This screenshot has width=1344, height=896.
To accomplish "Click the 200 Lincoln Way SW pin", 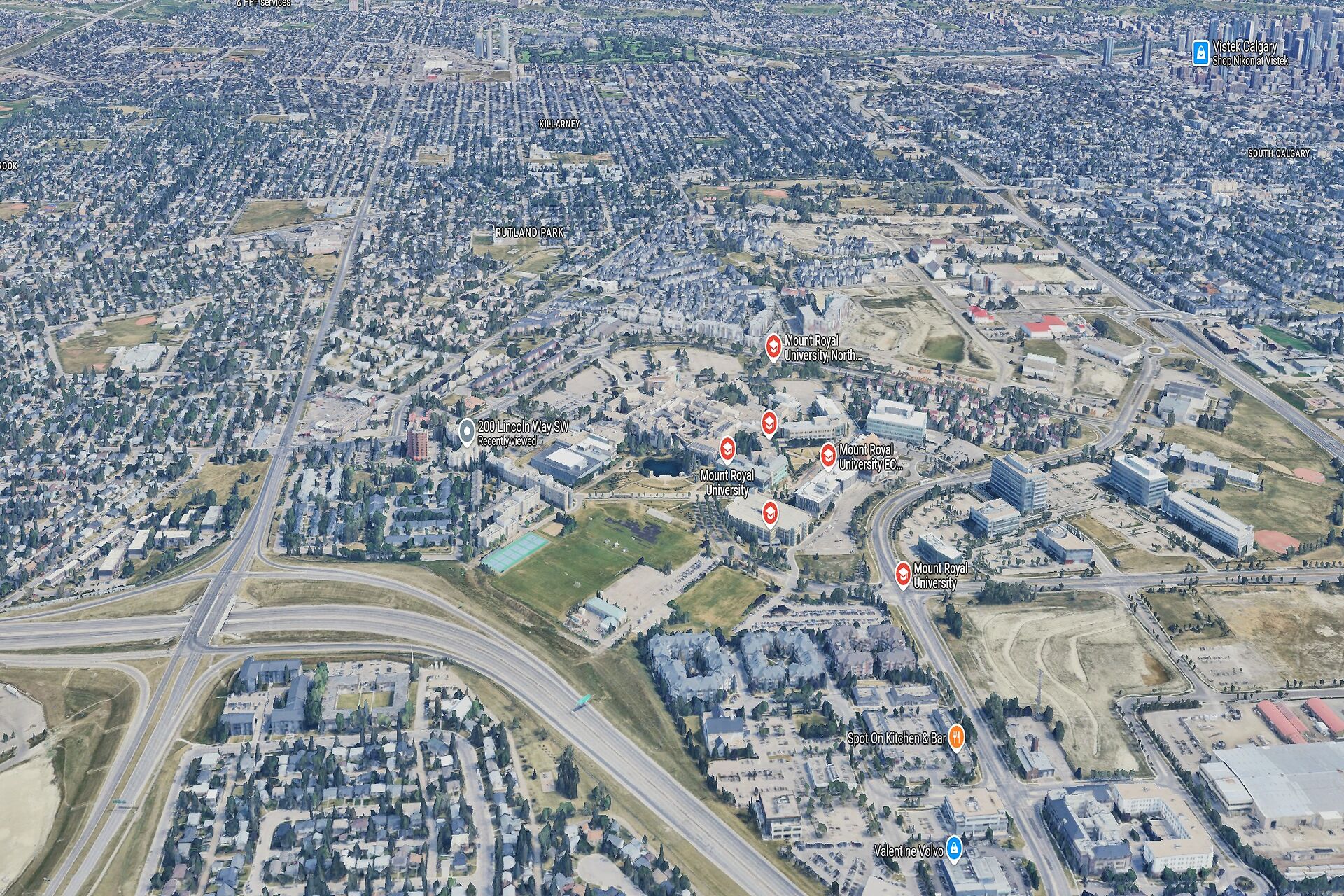I will [466, 433].
